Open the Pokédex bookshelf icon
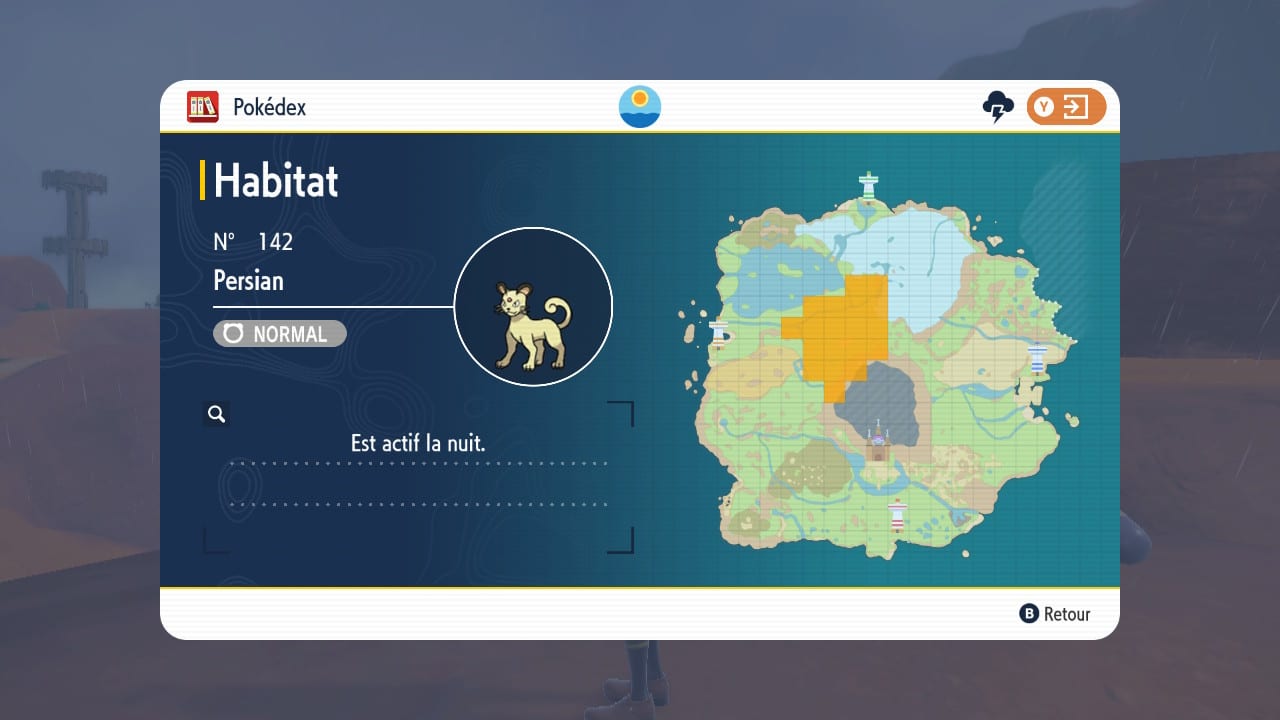Viewport: 1280px width, 720px height. [x=203, y=107]
